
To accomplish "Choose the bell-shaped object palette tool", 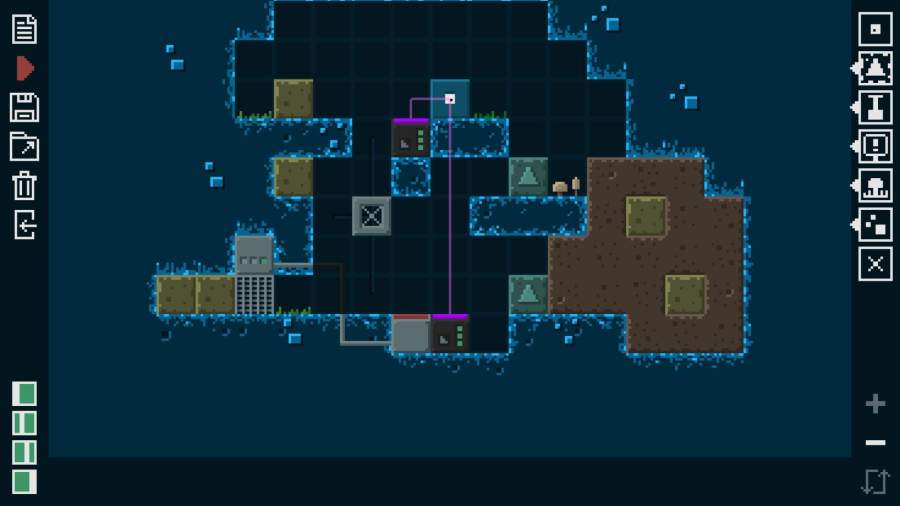I will pyautogui.click(x=876, y=68).
